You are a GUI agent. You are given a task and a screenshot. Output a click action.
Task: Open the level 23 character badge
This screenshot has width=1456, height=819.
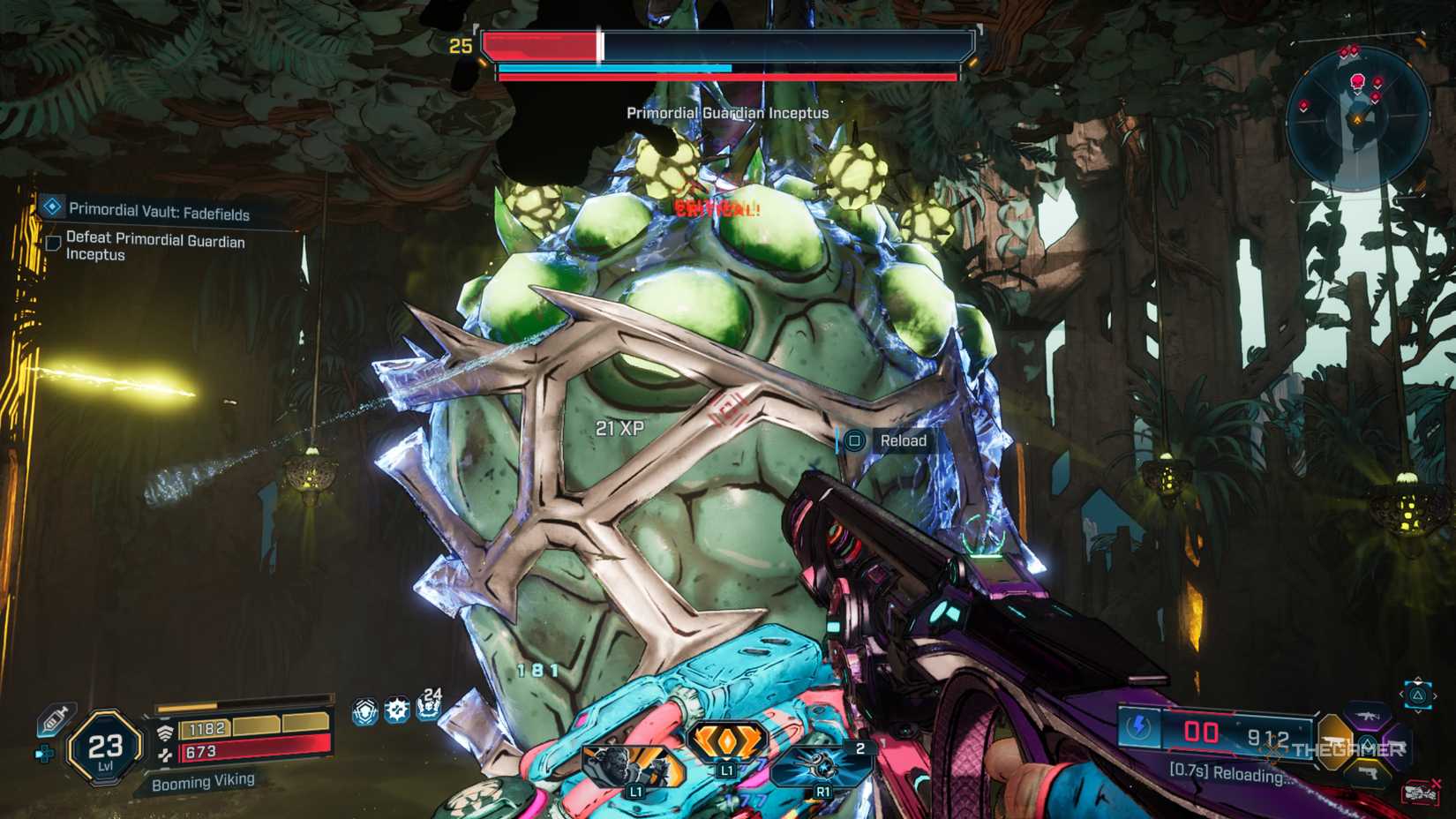click(x=105, y=748)
